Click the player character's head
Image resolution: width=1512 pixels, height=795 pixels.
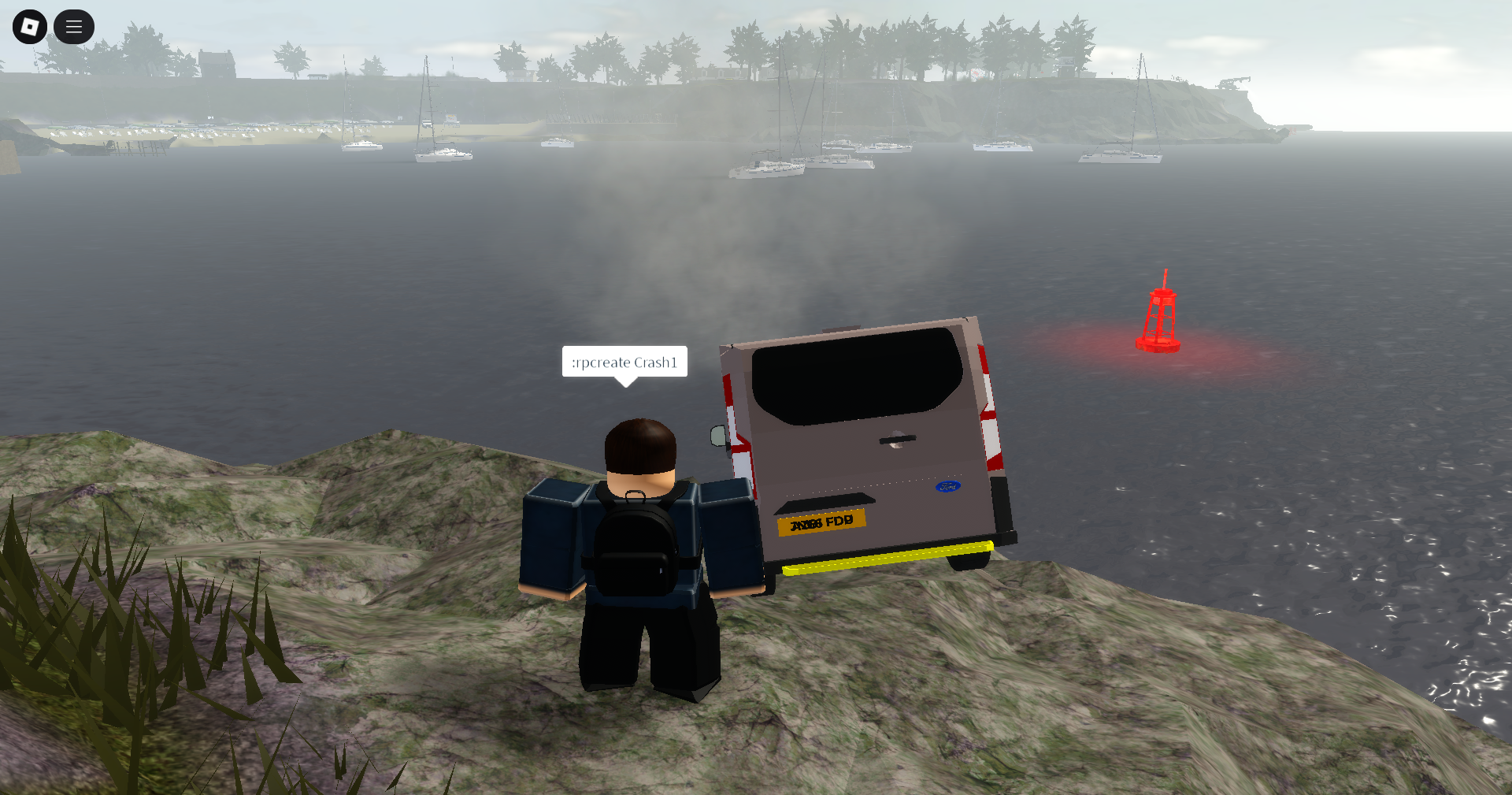639,449
